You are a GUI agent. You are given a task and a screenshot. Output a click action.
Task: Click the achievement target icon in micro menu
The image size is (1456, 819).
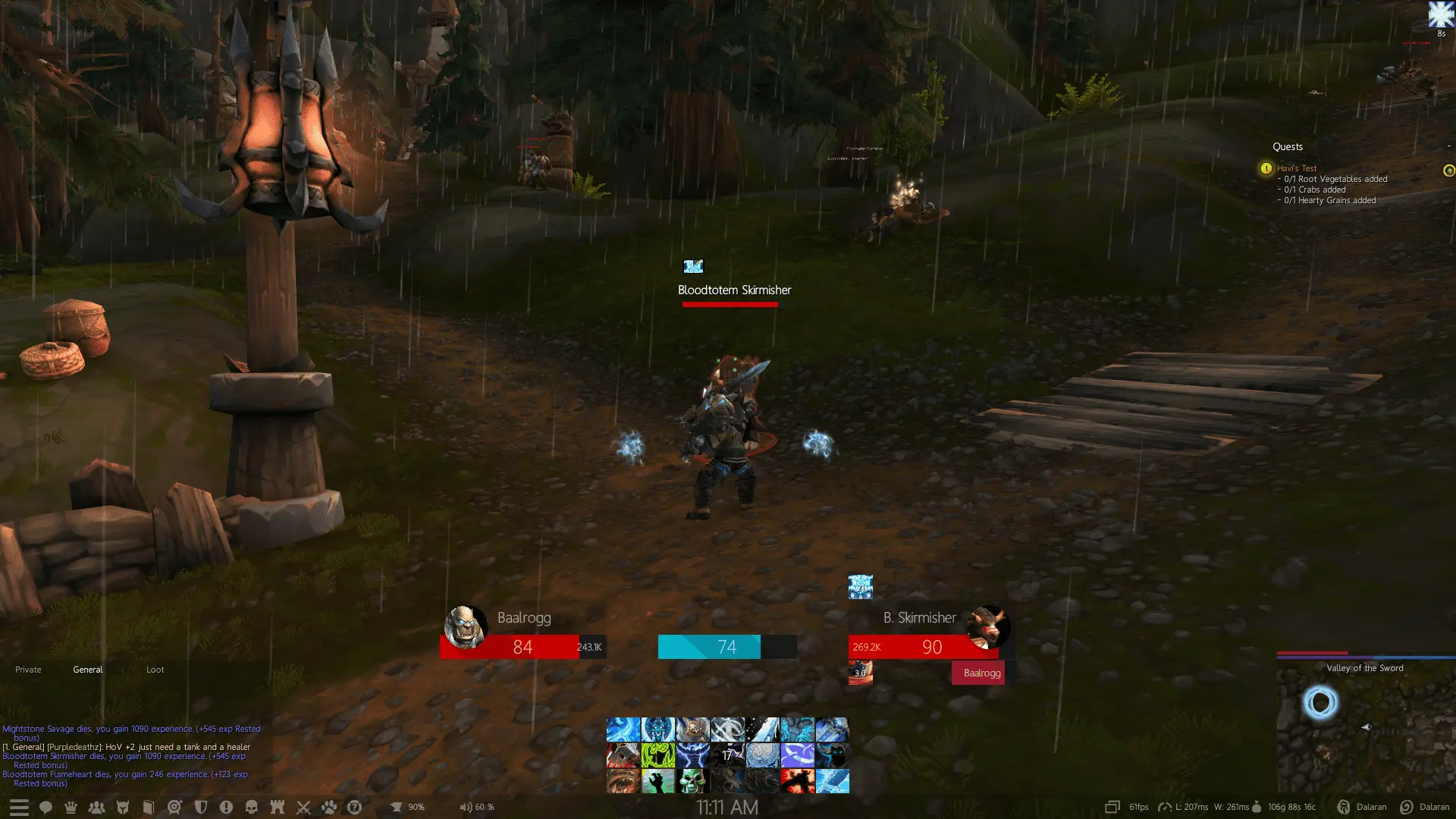174,806
